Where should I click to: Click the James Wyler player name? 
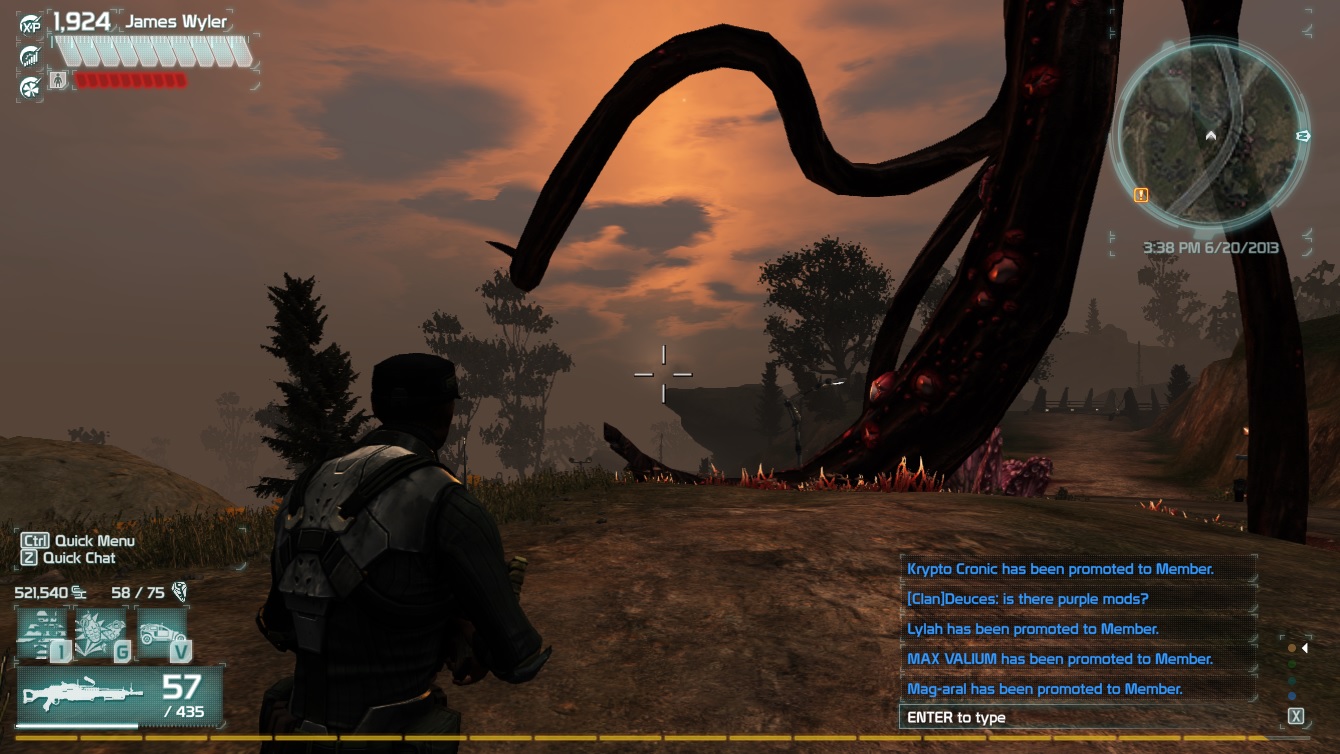(x=175, y=22)
